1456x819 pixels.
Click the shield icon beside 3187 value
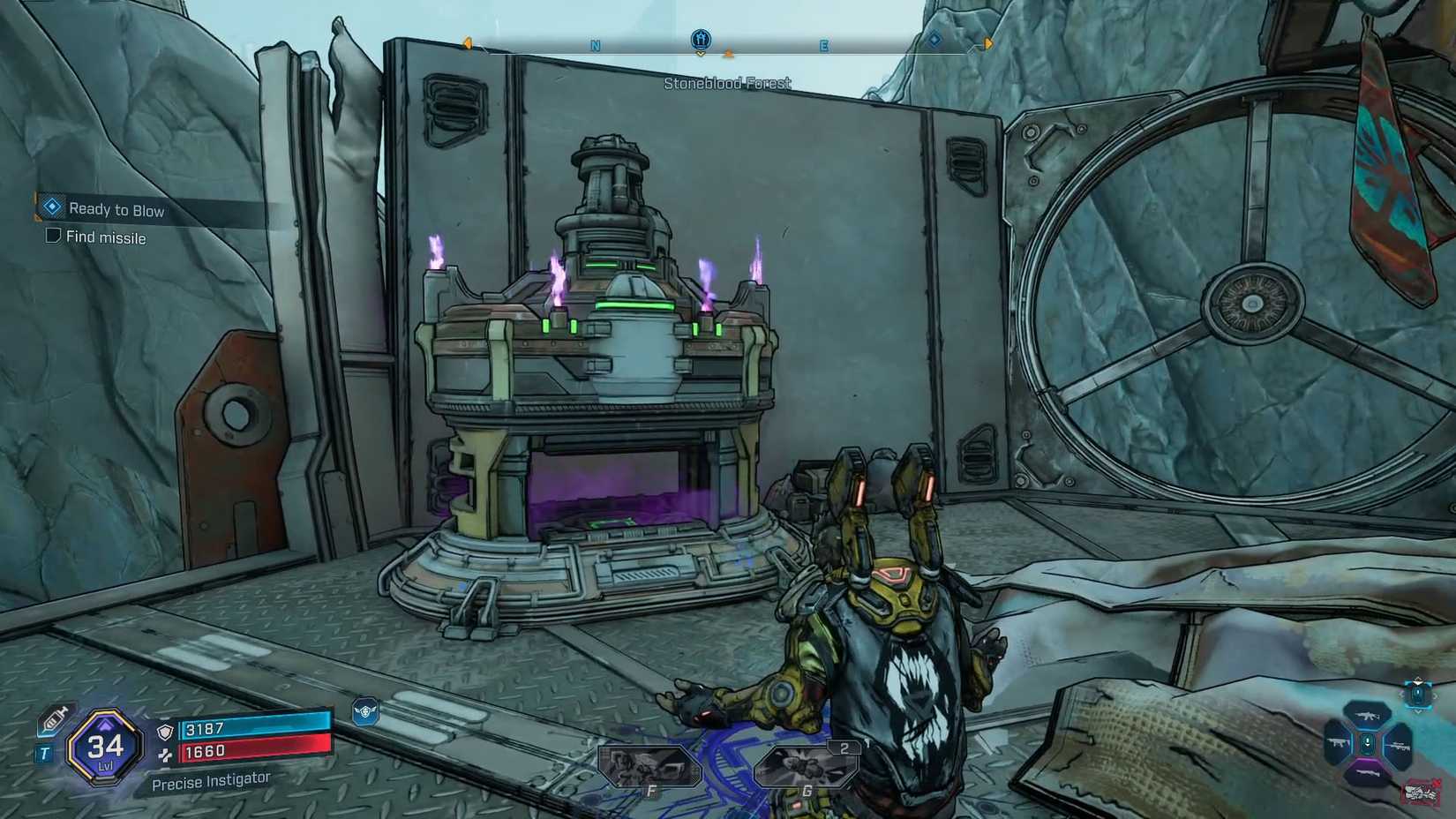click(164, 733)
